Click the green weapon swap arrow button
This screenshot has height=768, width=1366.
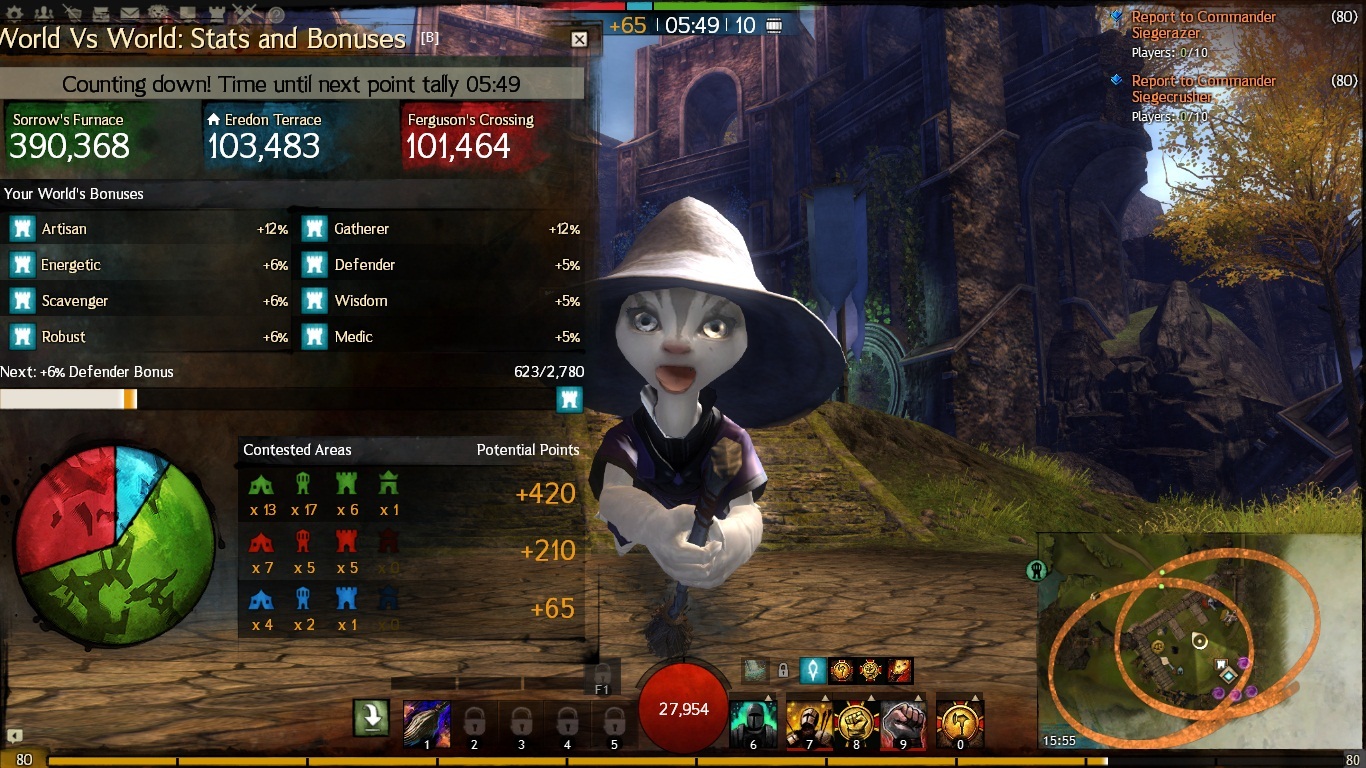pyautogui.click(x=371, y=717)
